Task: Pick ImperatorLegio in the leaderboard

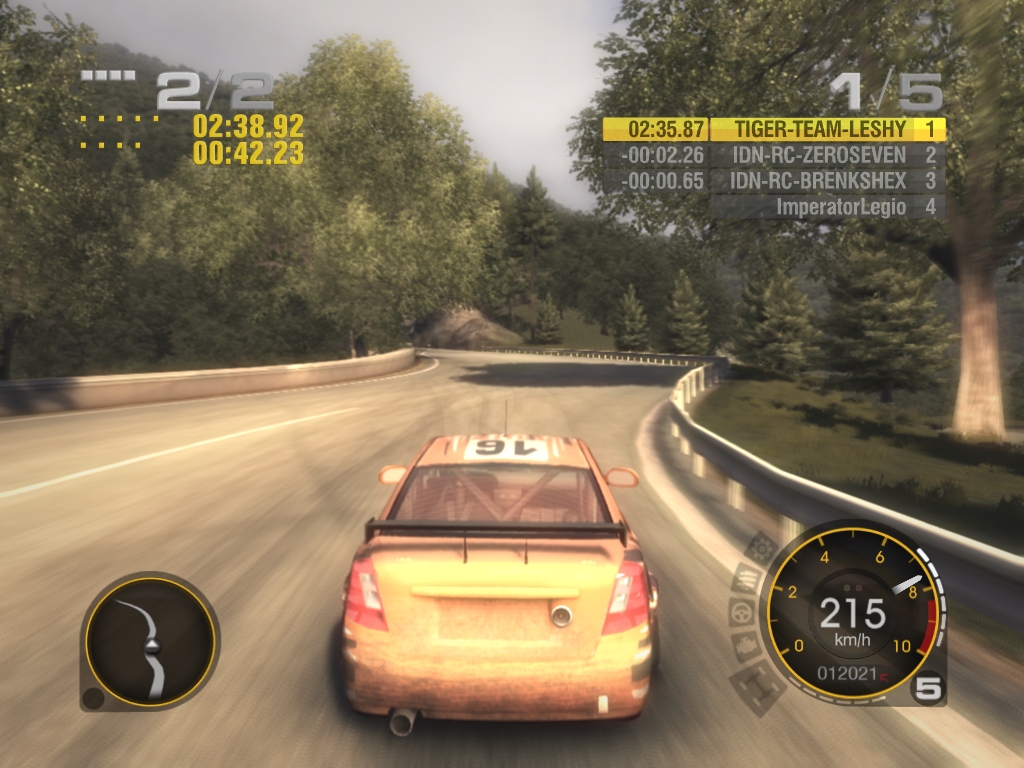Action: pyautogui.click(x=826, y=207)
